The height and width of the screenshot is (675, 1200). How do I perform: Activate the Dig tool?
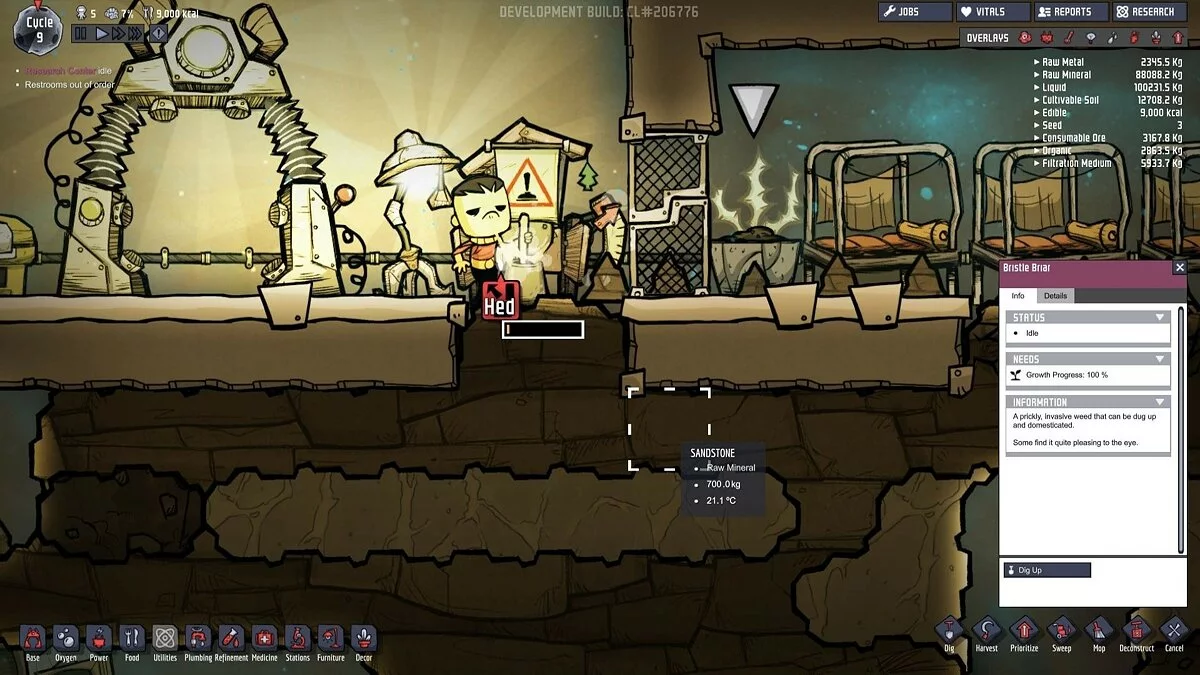(x=949, y=632)
